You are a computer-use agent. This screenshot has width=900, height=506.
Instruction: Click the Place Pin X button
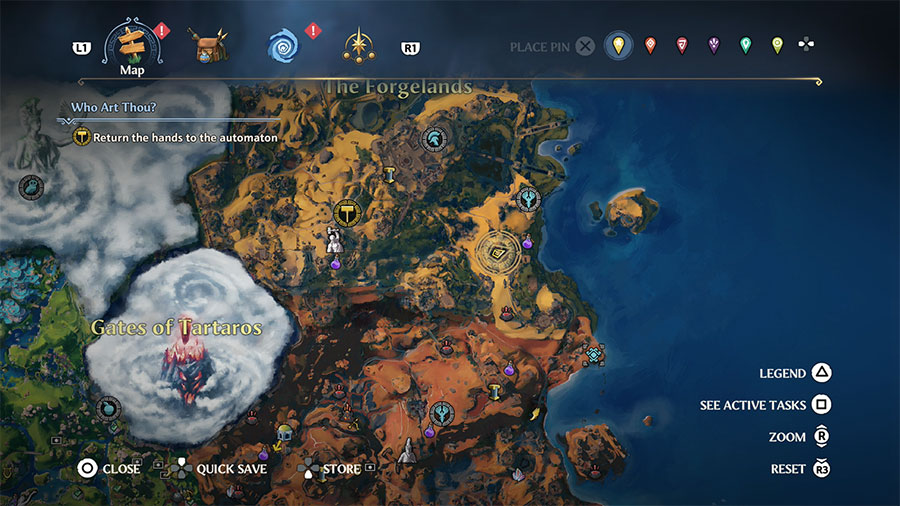(x=585, y=46)
